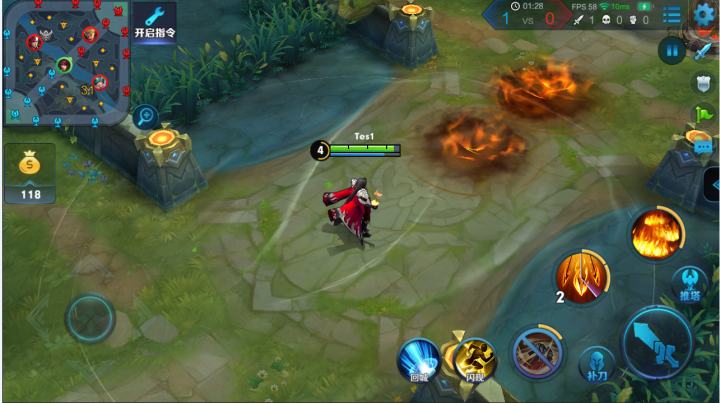The image size is (720, 403).
Task: Use the 闪现 flash spell
Action: tap(475, 360)
